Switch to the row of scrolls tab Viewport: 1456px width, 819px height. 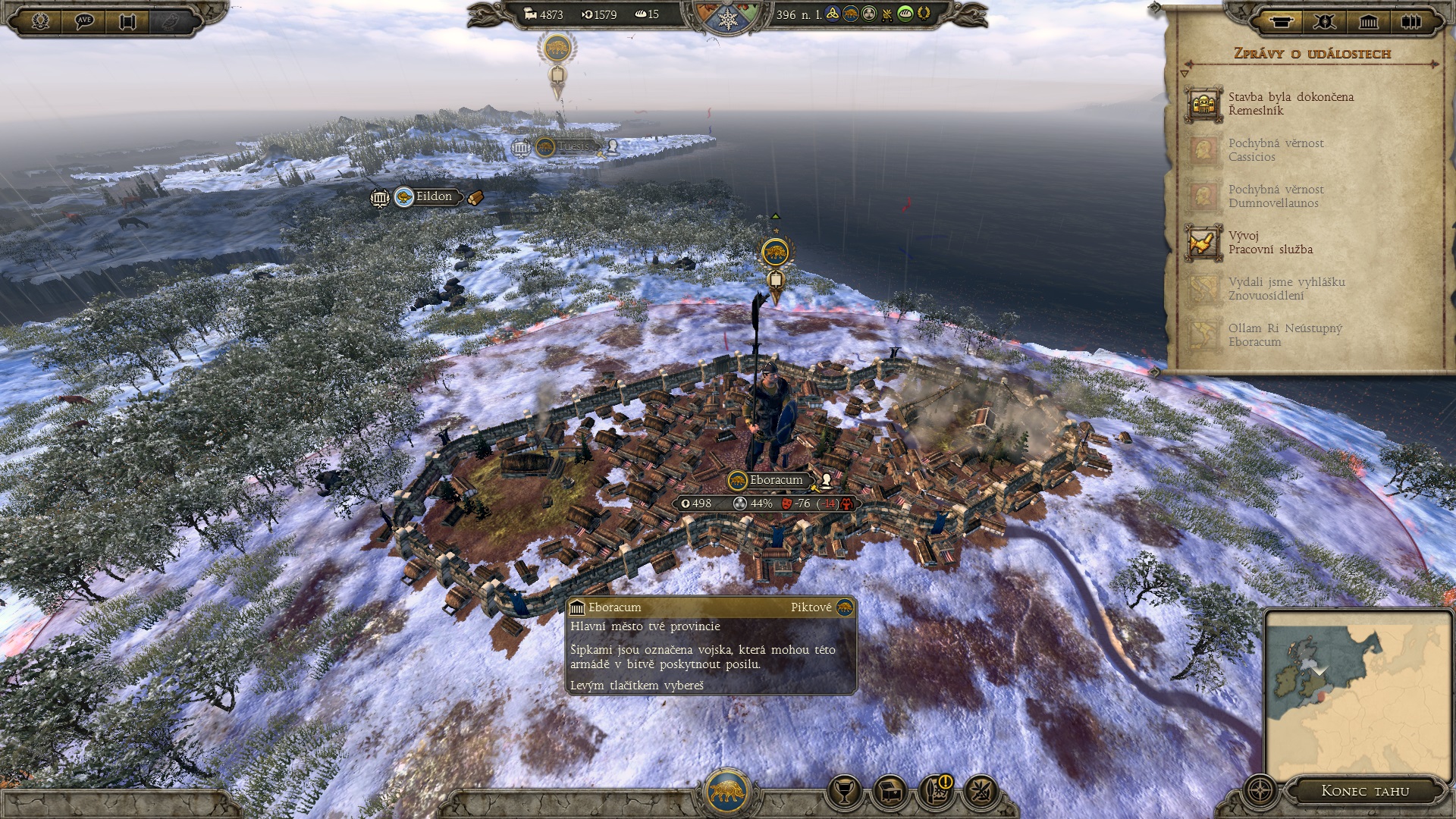click(1411, 21)
